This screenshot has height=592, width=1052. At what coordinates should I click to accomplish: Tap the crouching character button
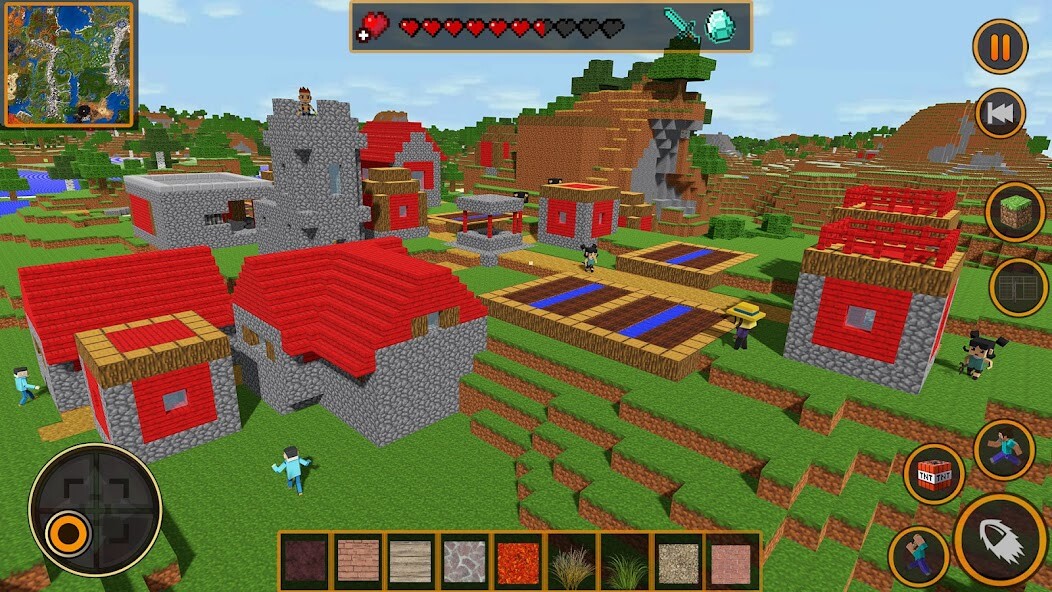919,555
